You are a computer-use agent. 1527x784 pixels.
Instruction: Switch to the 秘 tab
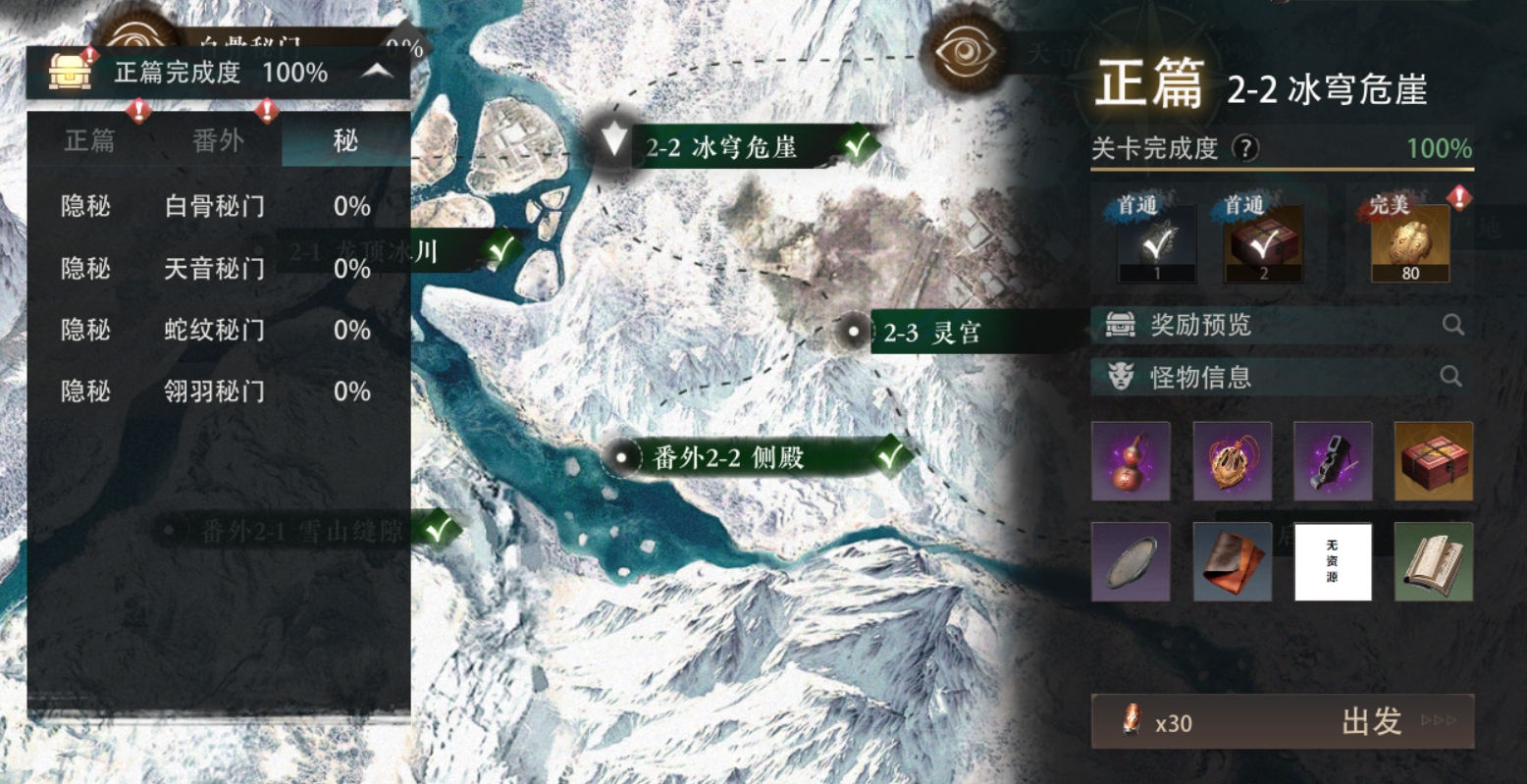click(x=346, y=139)
